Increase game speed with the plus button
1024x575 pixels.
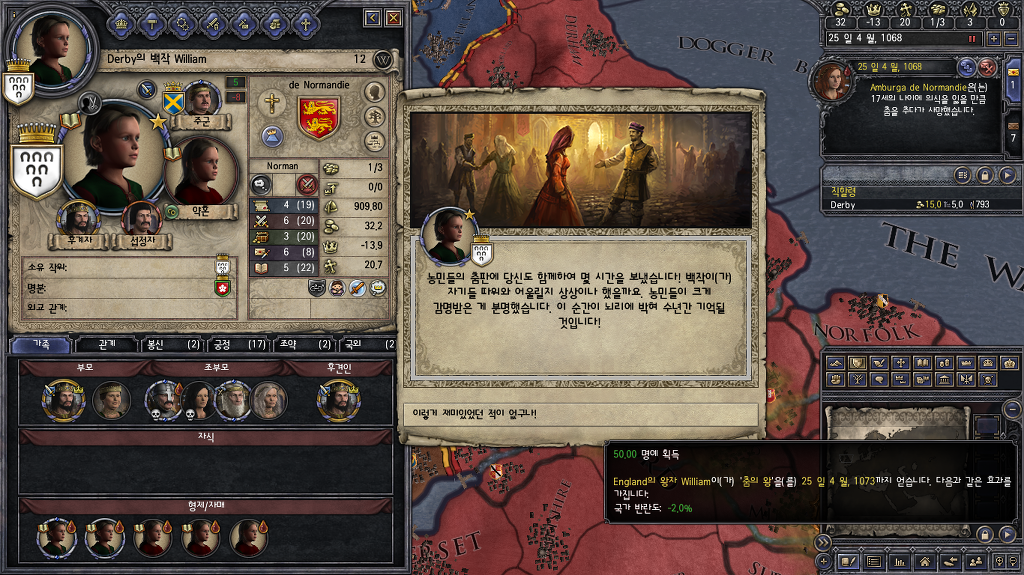point(993,38)
